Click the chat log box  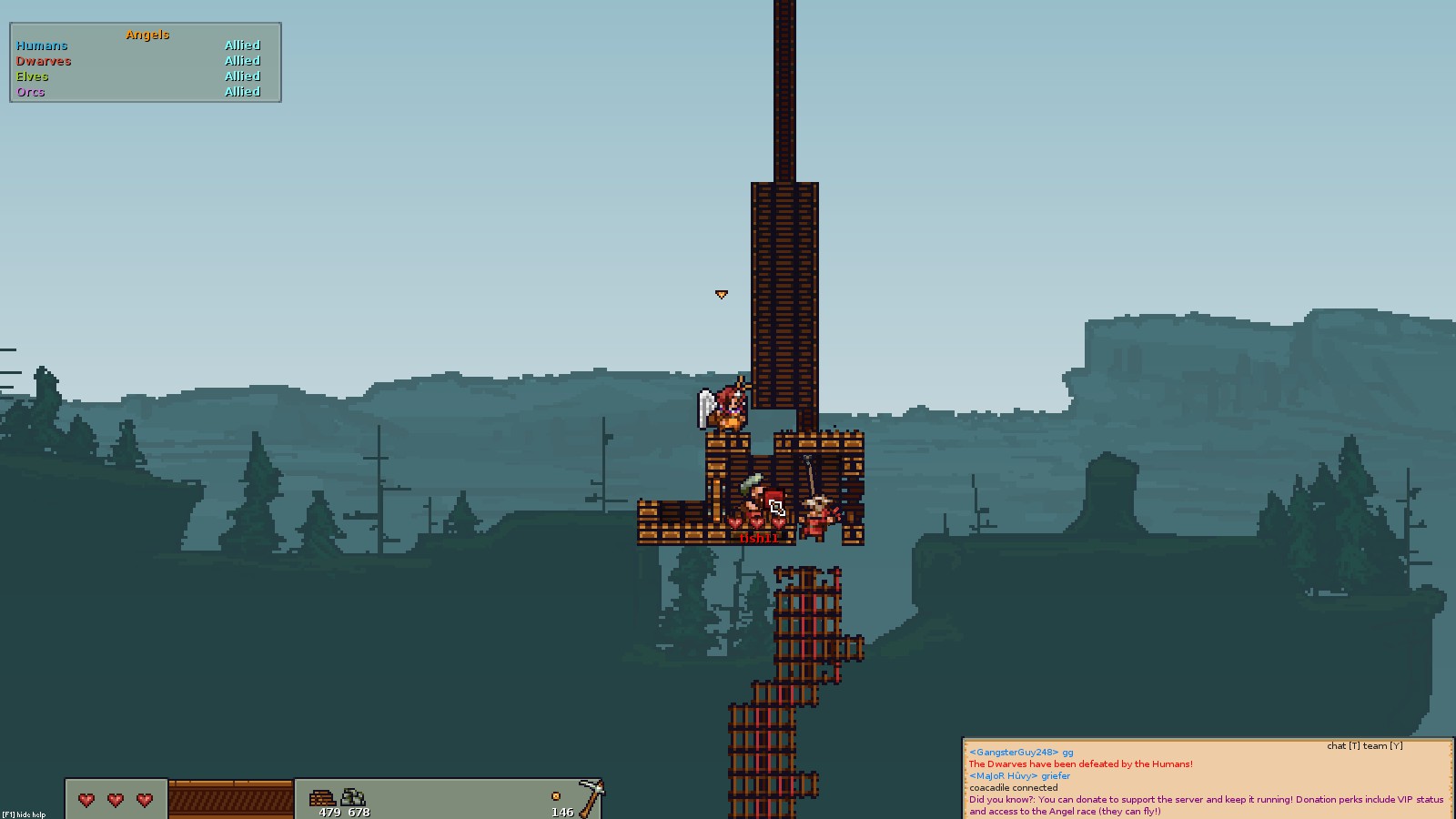pyautogui.click(x=1207, y=780)
